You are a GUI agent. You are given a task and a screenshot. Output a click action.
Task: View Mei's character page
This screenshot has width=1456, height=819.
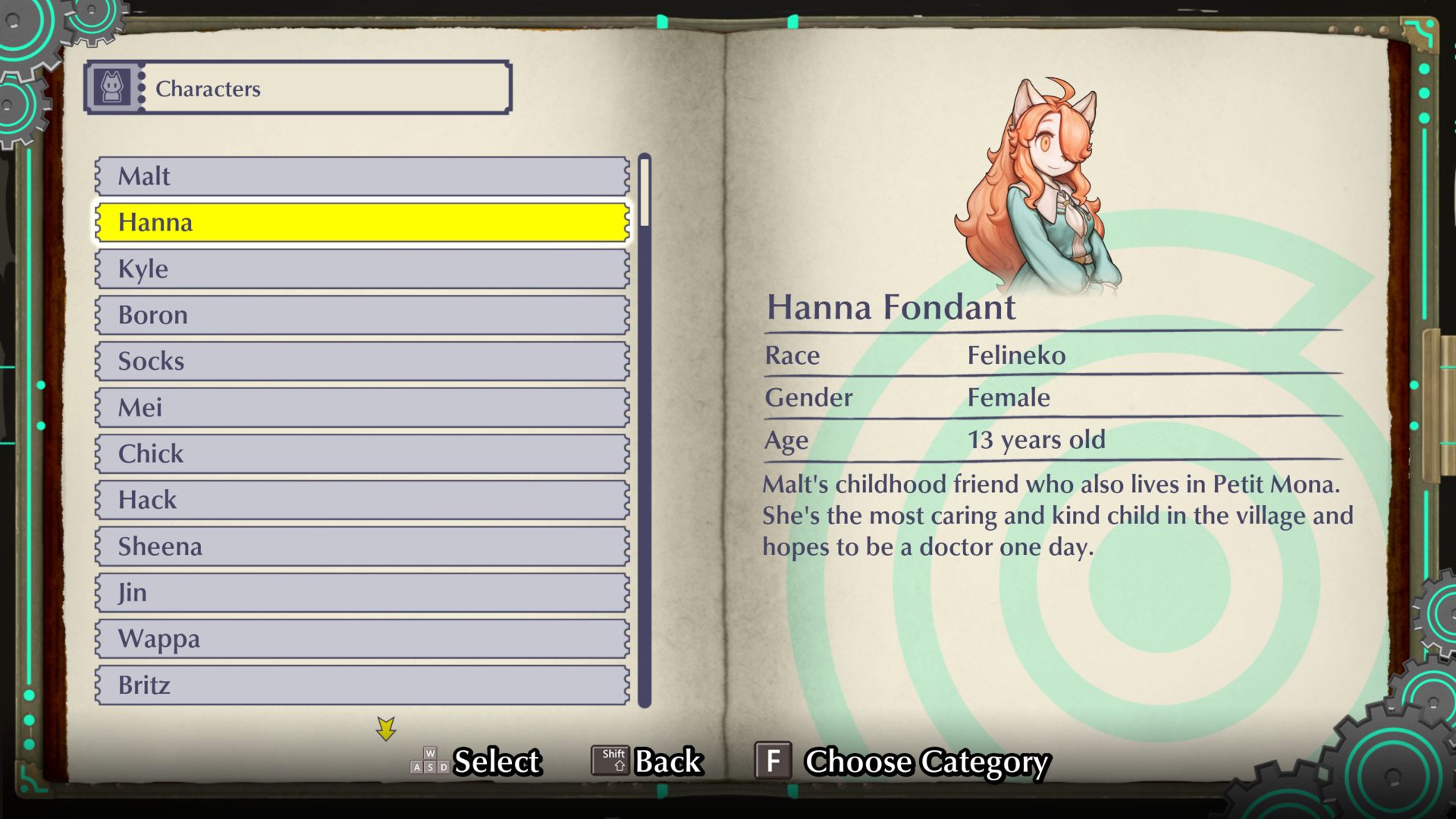(x=362, y=407)
